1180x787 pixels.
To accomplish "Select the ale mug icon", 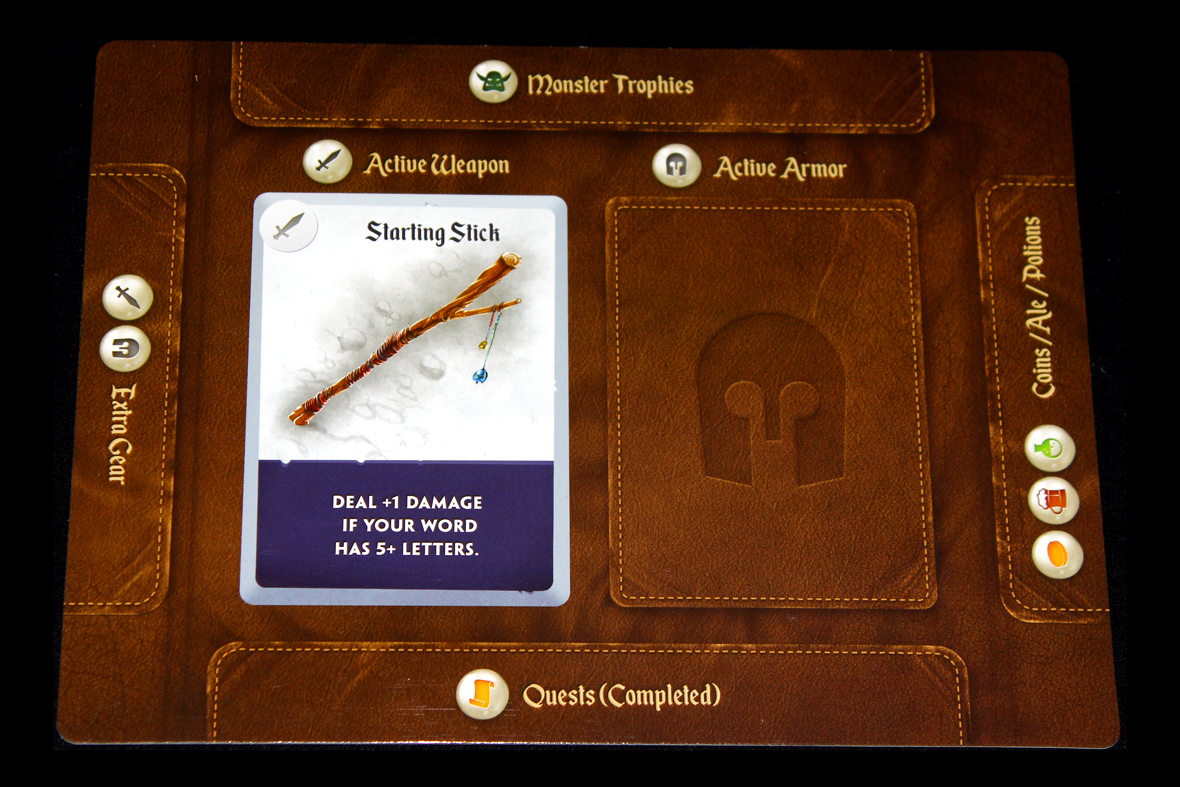I will pyautogui.click(x=1053, y=500).
